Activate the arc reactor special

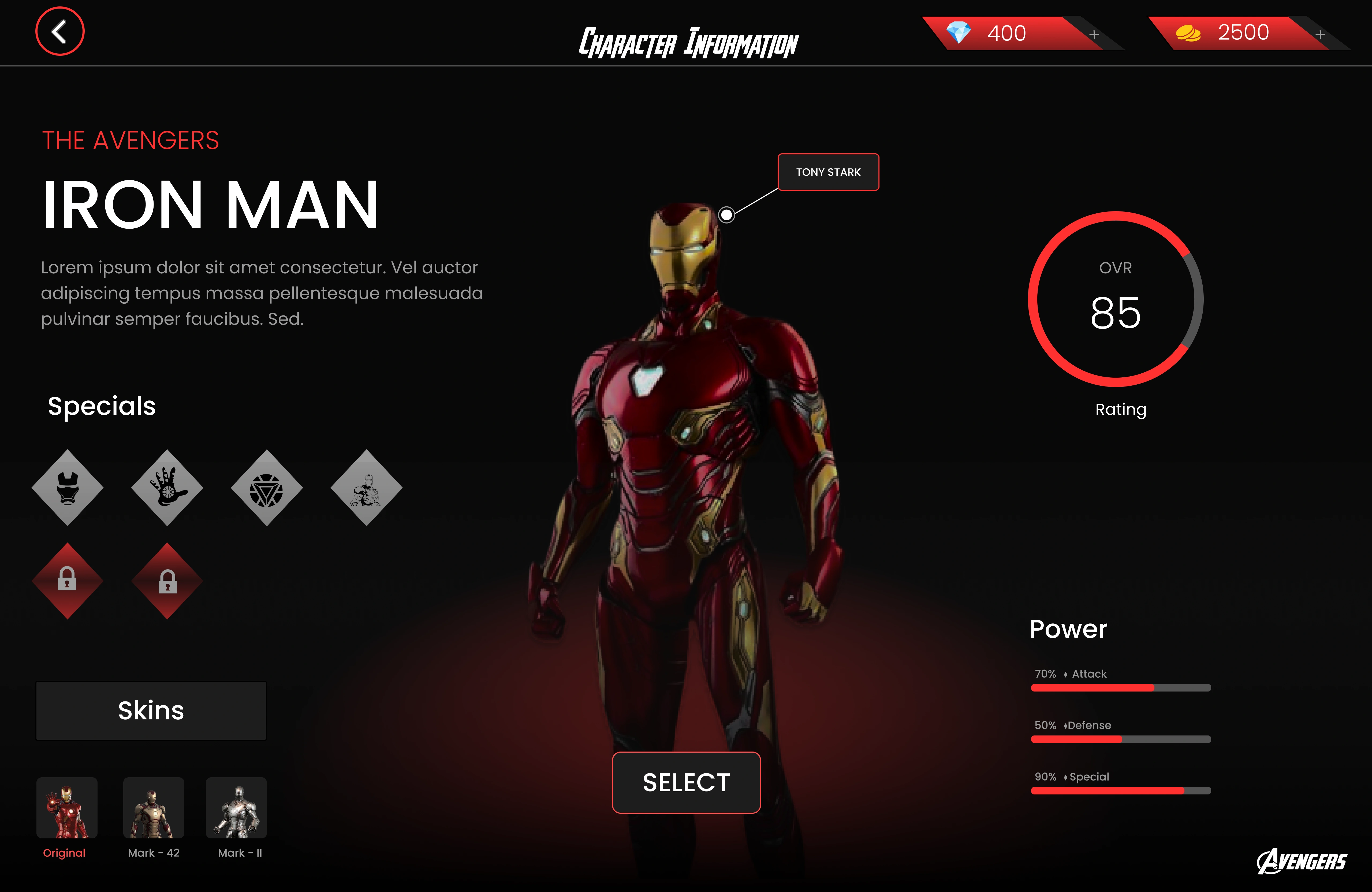click(x=266, y=488)
